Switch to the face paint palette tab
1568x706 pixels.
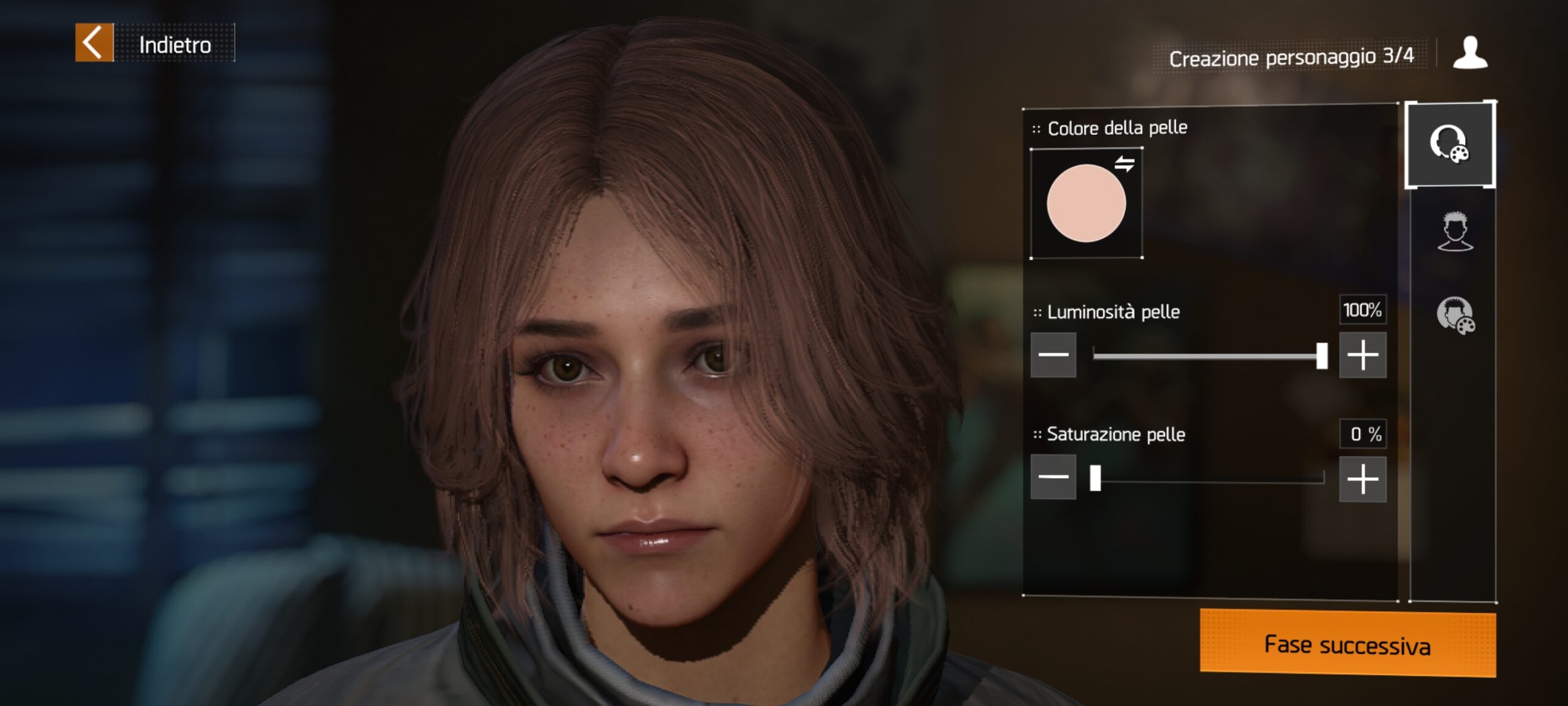[x=1455, y=316]
